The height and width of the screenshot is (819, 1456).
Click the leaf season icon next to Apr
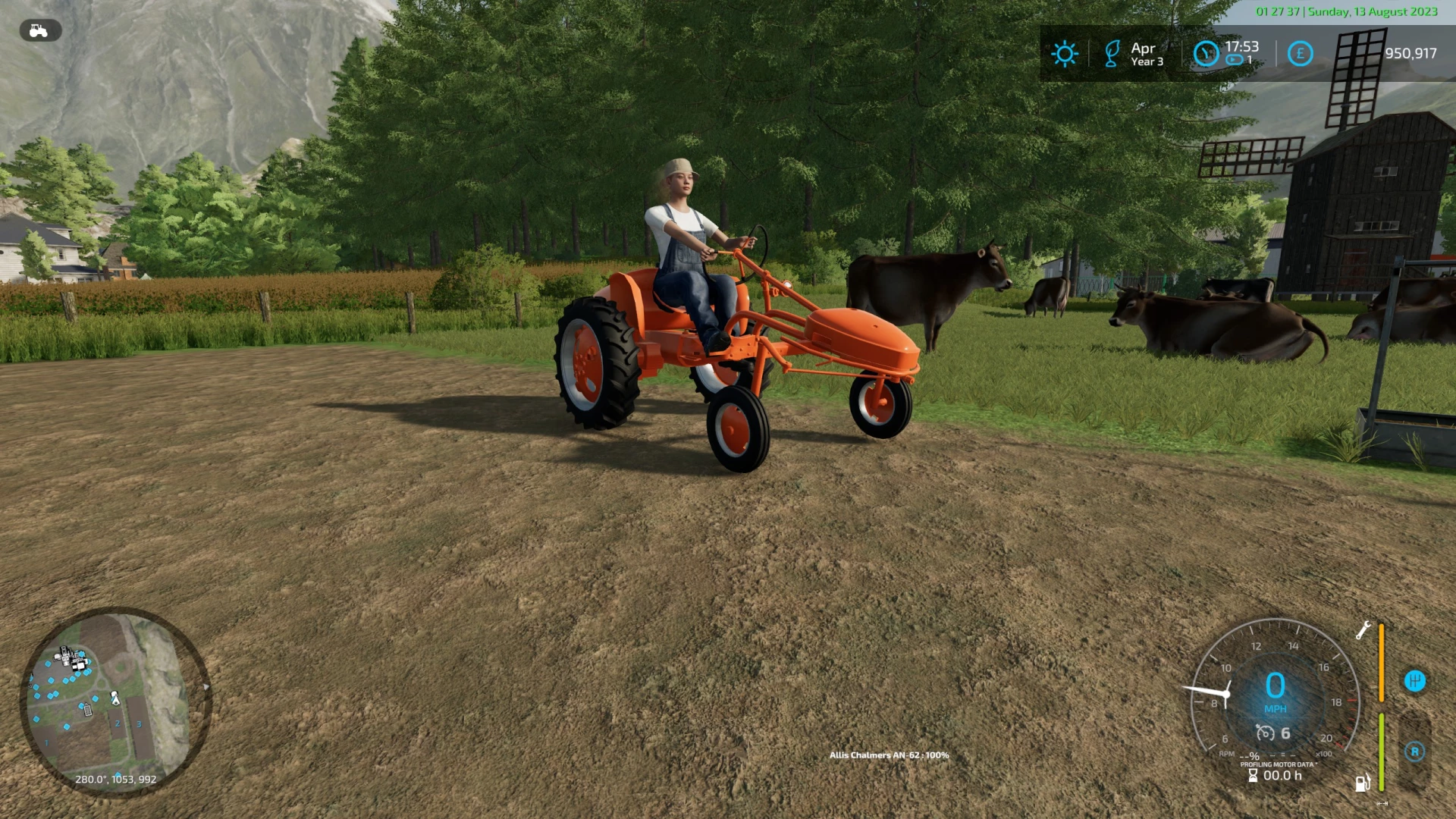point(1112,53)
